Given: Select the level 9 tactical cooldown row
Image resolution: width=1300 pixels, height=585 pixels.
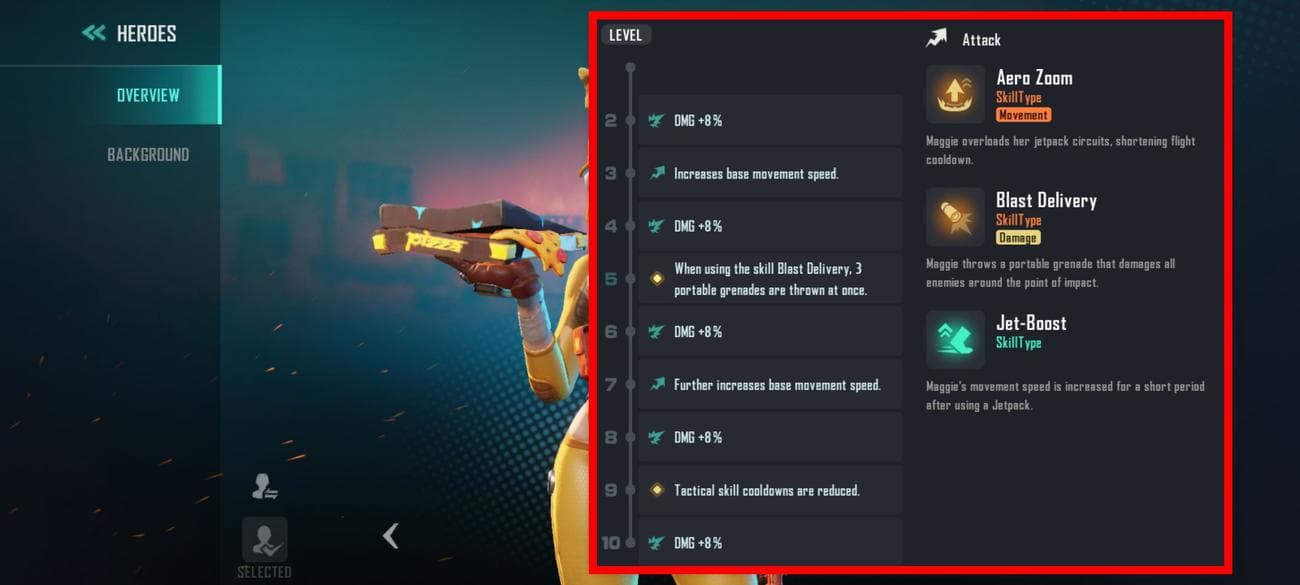Looking at the screenshot, I should coord(769,490).
